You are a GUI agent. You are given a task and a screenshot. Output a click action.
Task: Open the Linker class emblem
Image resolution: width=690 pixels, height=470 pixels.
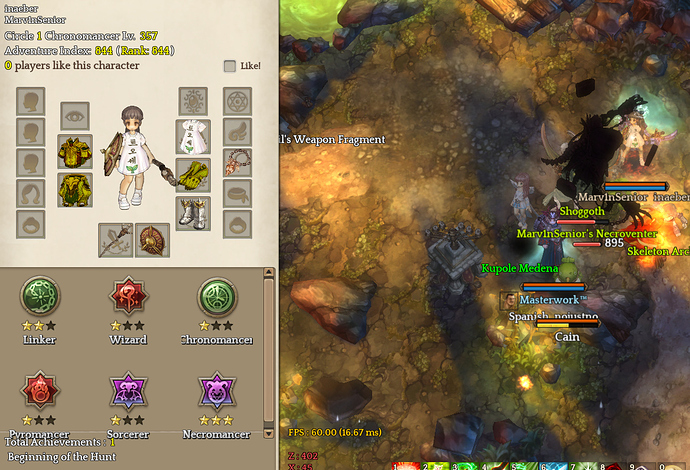[40, 297]
